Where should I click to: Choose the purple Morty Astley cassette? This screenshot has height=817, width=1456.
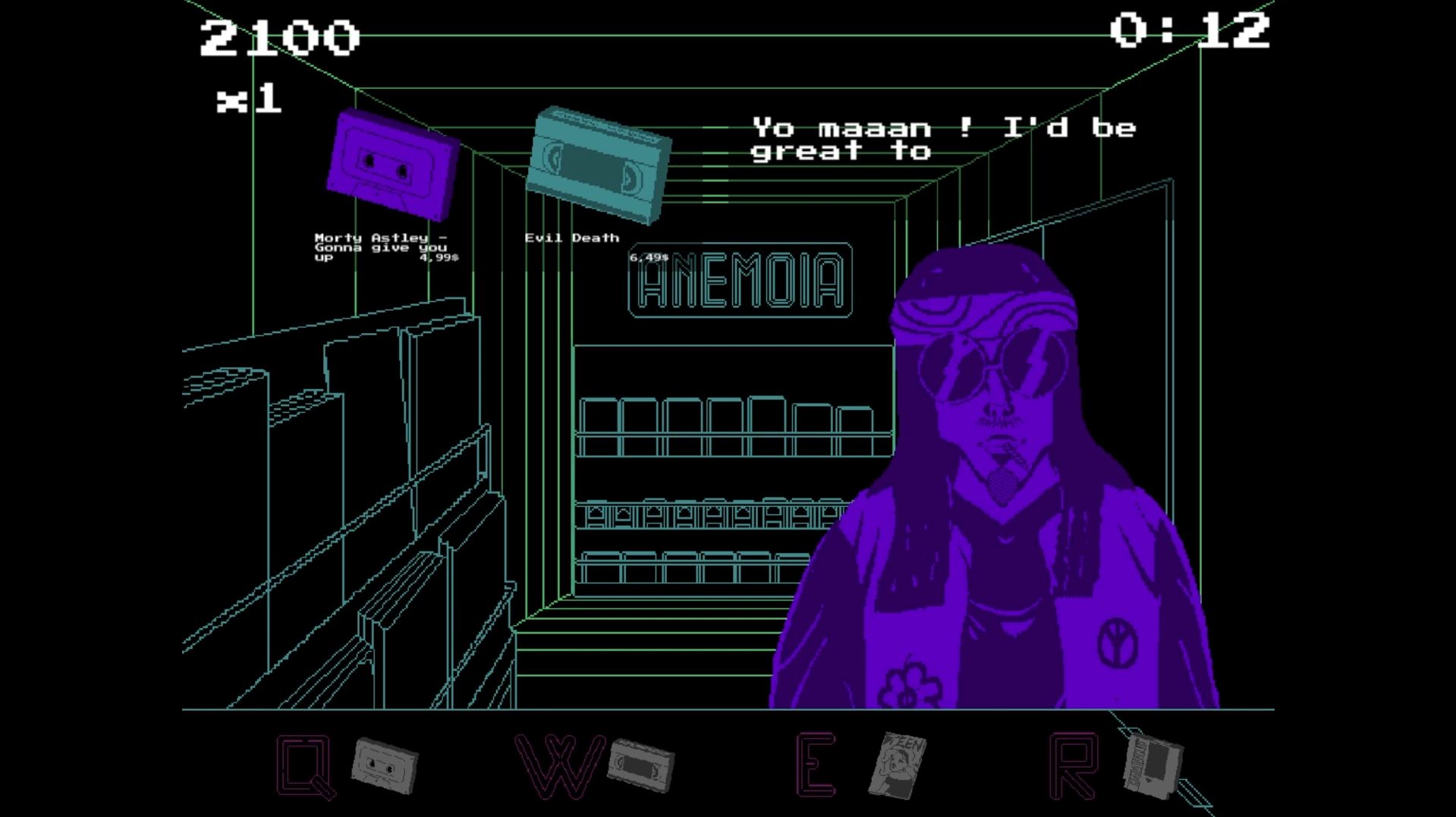pyautogui.click(x=392, y=165)
